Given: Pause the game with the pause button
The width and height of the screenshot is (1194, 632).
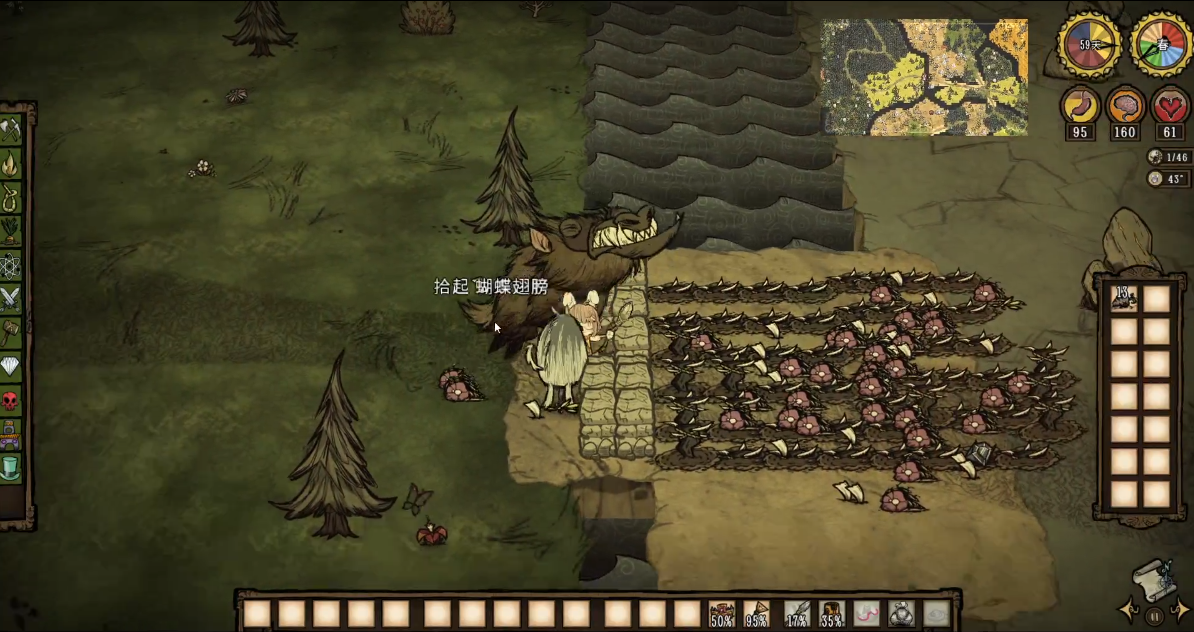Looking at the screenshot, I should (1155, 616).
